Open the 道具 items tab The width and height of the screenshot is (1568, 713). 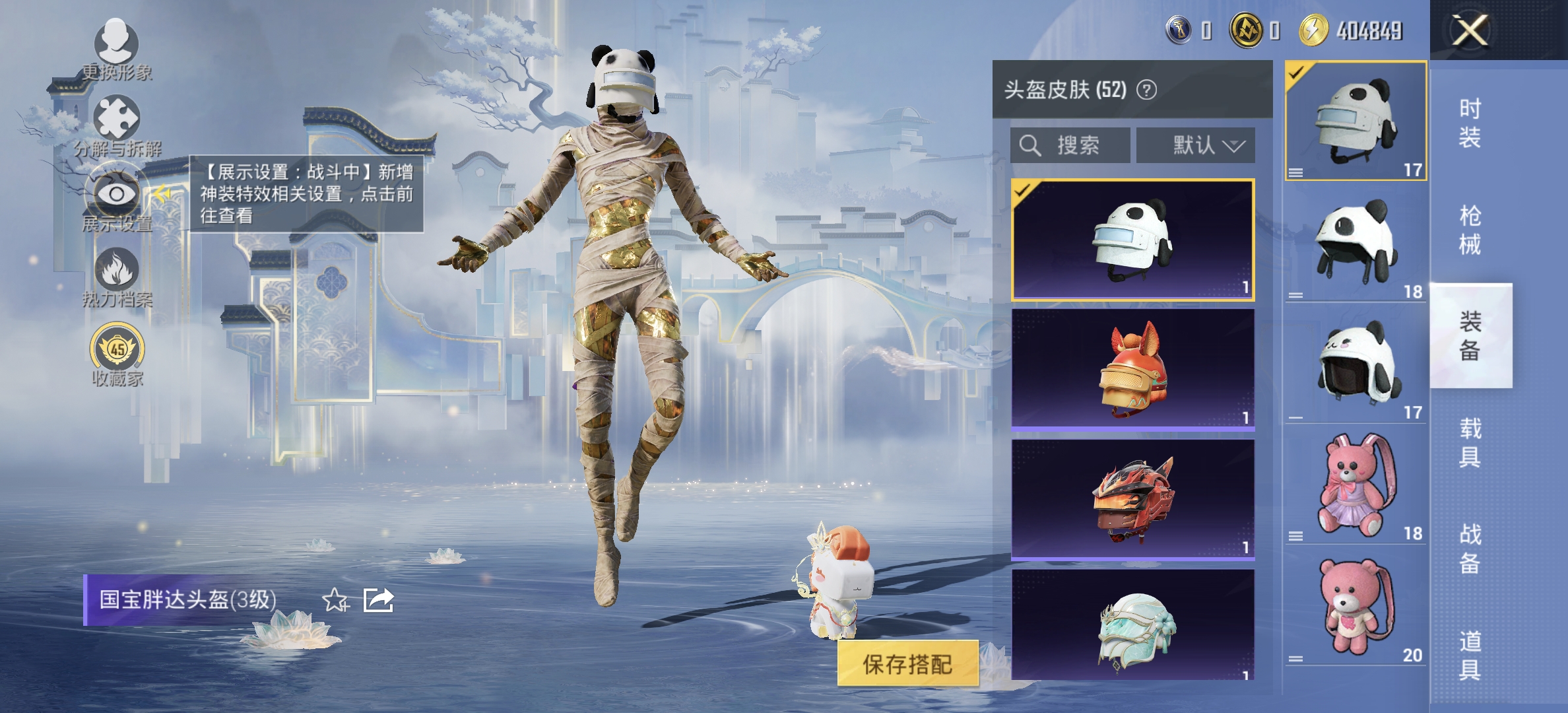tap(1470, 656)
